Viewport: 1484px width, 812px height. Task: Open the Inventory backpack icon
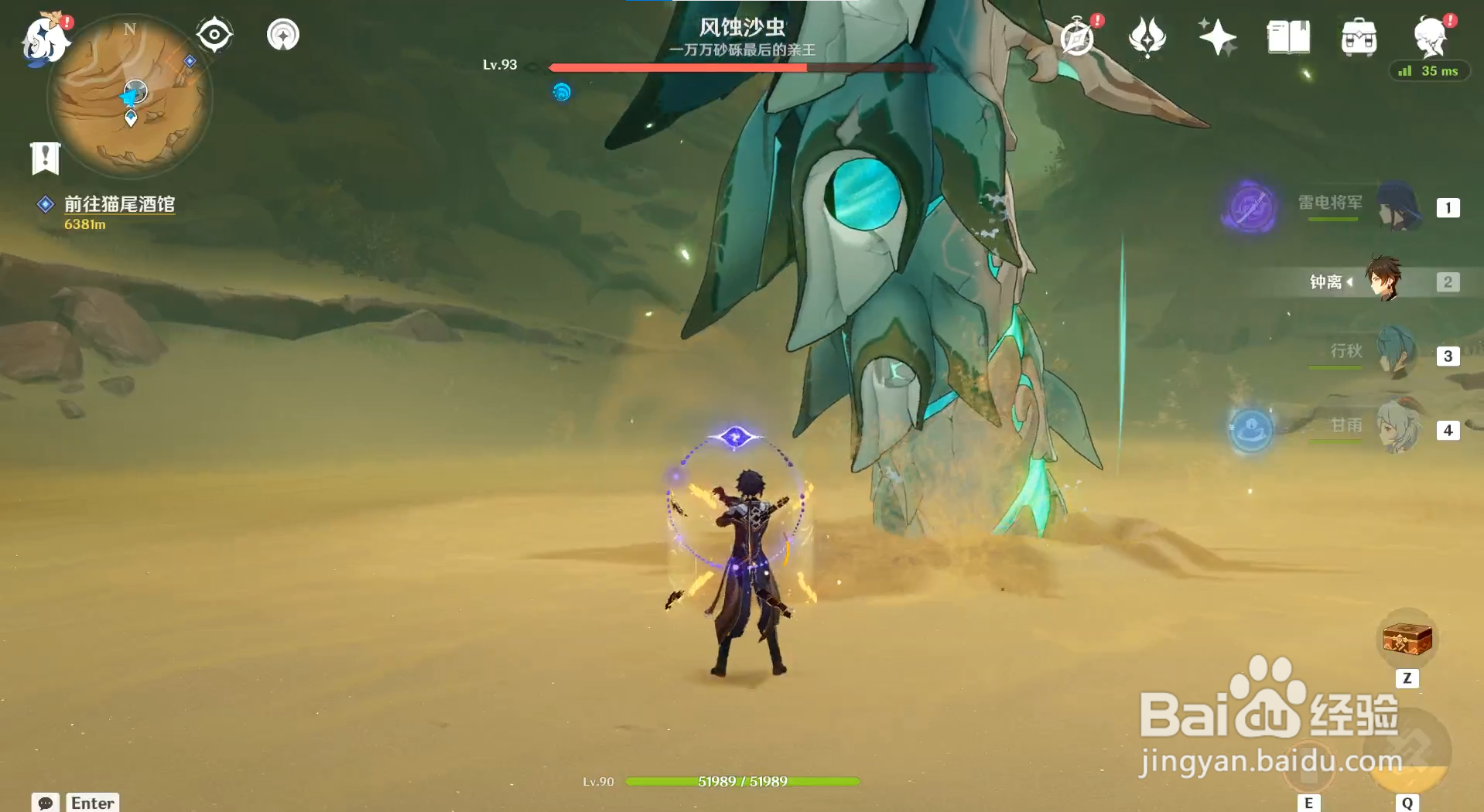pos(1359,35)
